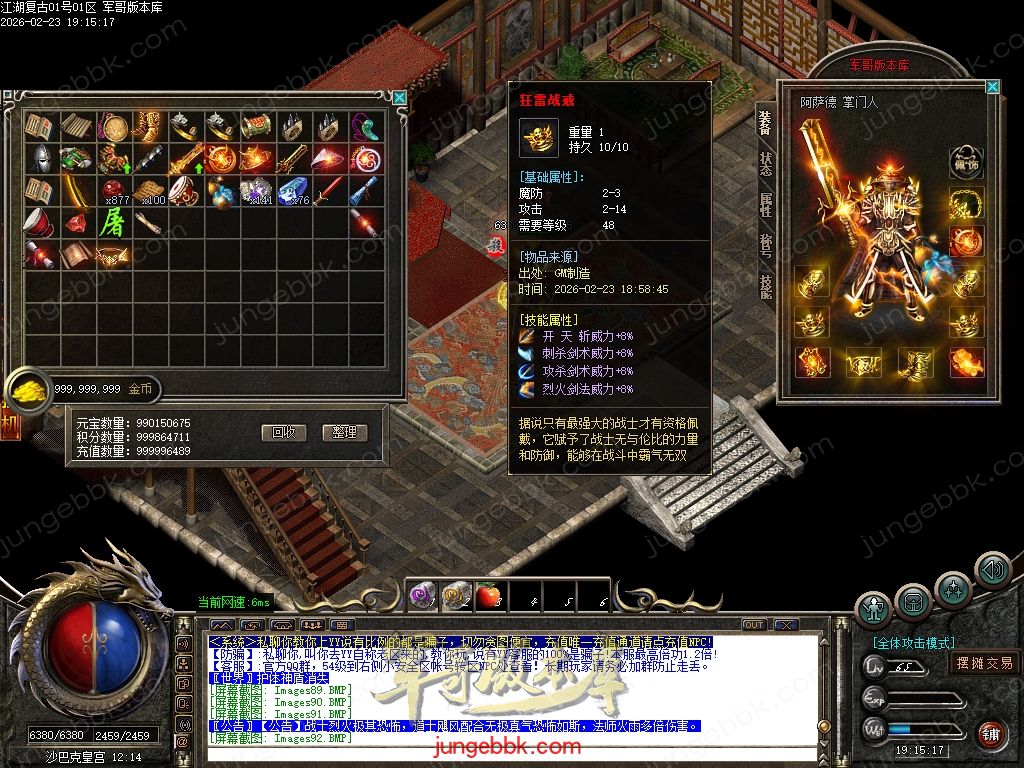
Task: Click the red 铺 shop button
Action: coord(991,735)
